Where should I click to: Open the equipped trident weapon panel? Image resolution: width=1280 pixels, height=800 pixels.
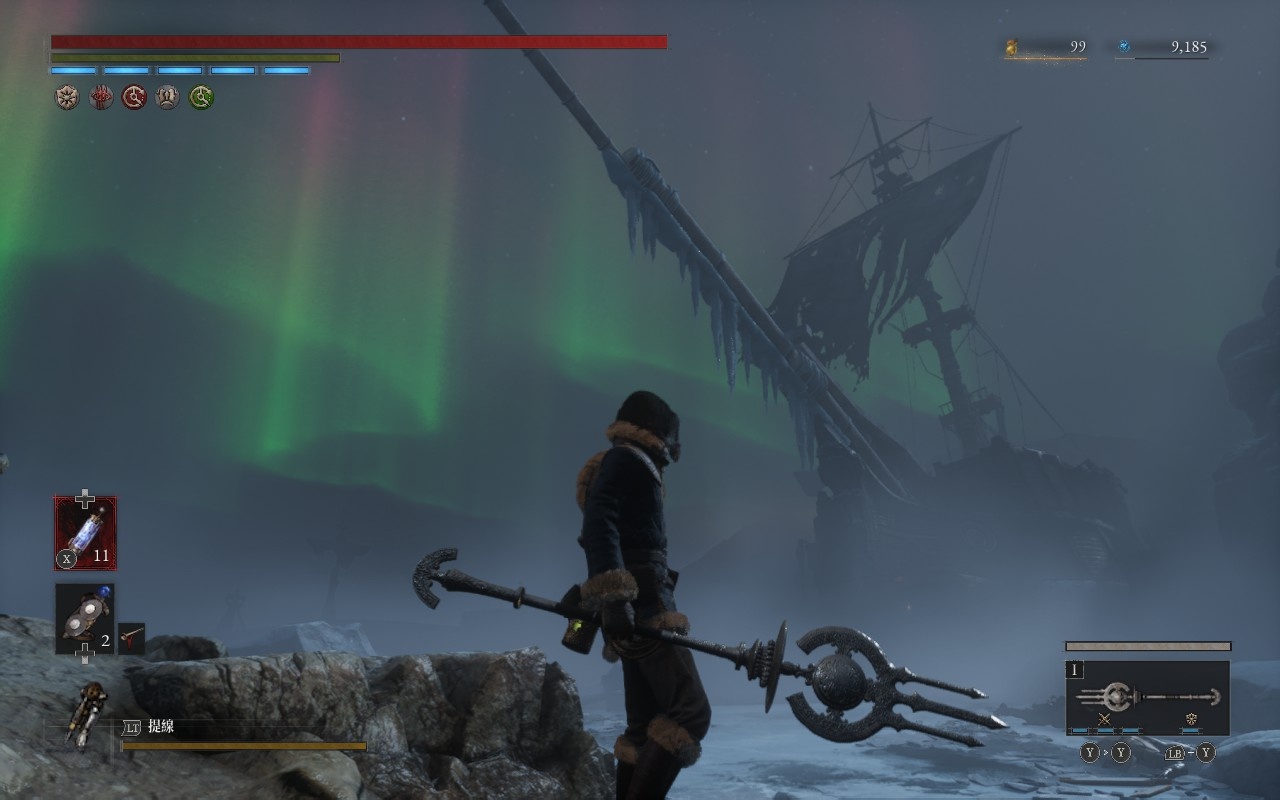pos(1147,697)
